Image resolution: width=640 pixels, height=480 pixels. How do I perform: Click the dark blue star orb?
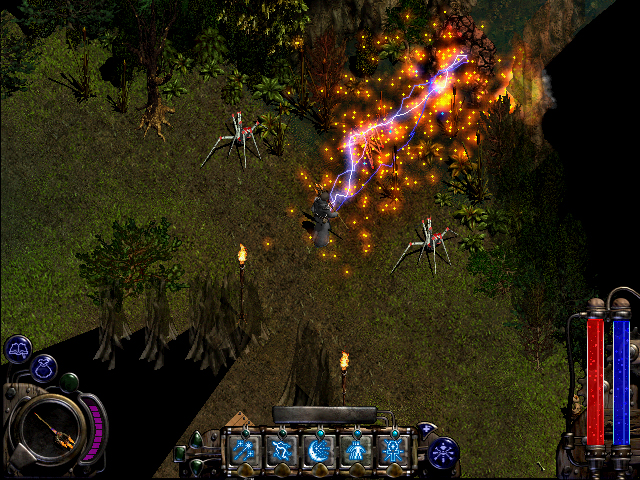(442, 452)
